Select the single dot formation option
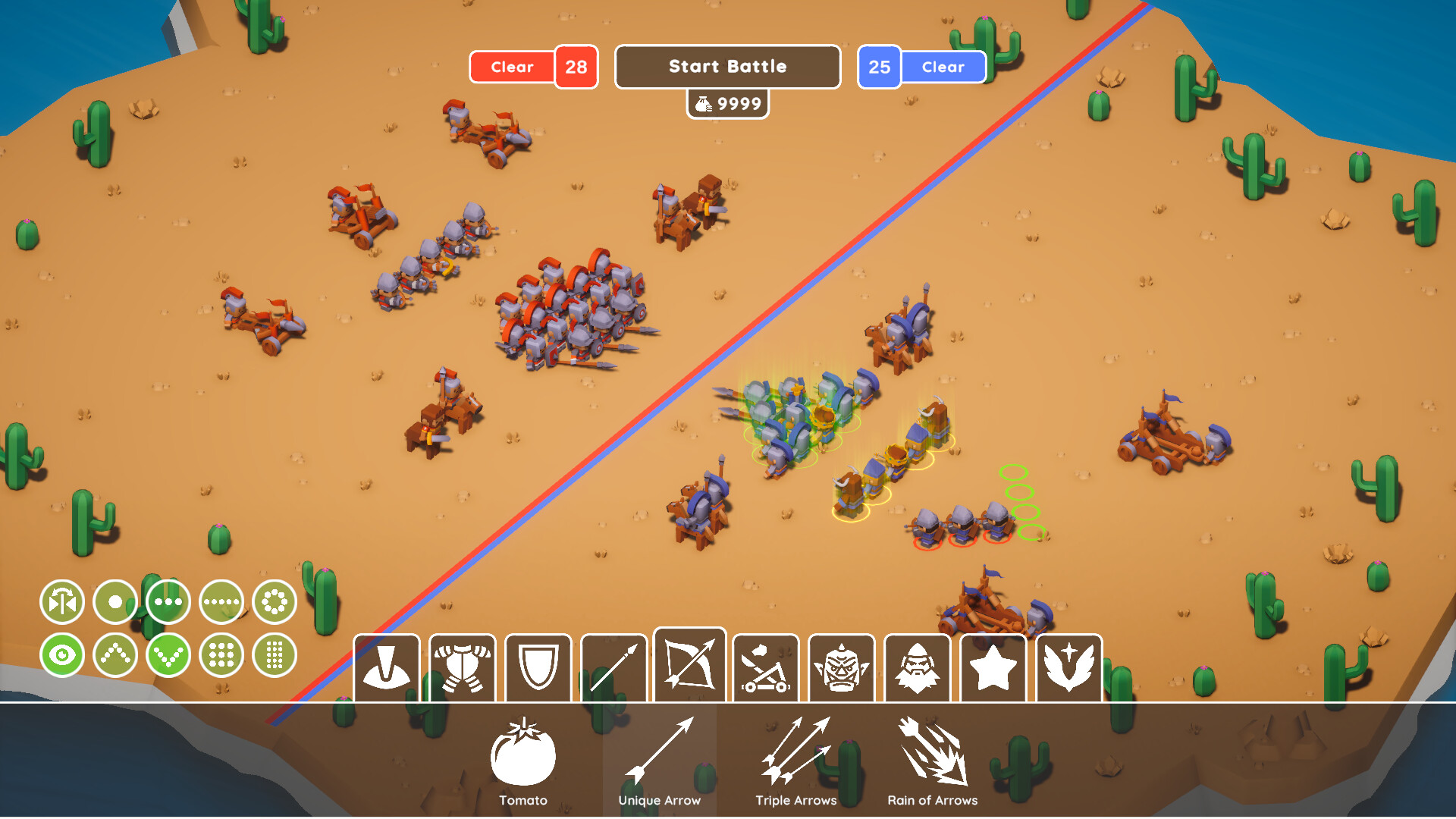Image resolution: width=1456 pixels, height=819 pixels. coord(115,601)
